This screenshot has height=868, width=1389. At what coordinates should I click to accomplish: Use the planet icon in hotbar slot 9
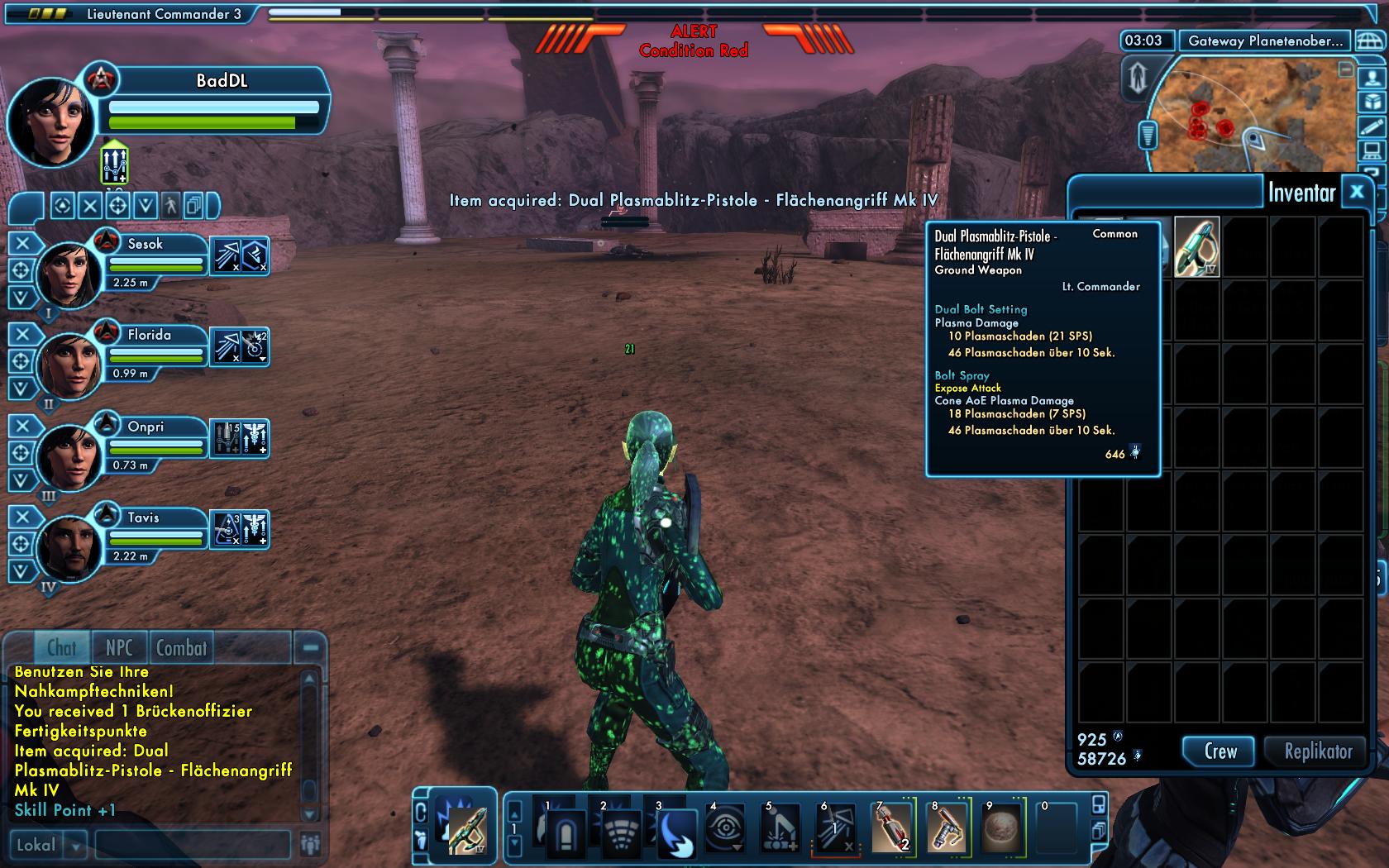click(x=1001, y=828)
